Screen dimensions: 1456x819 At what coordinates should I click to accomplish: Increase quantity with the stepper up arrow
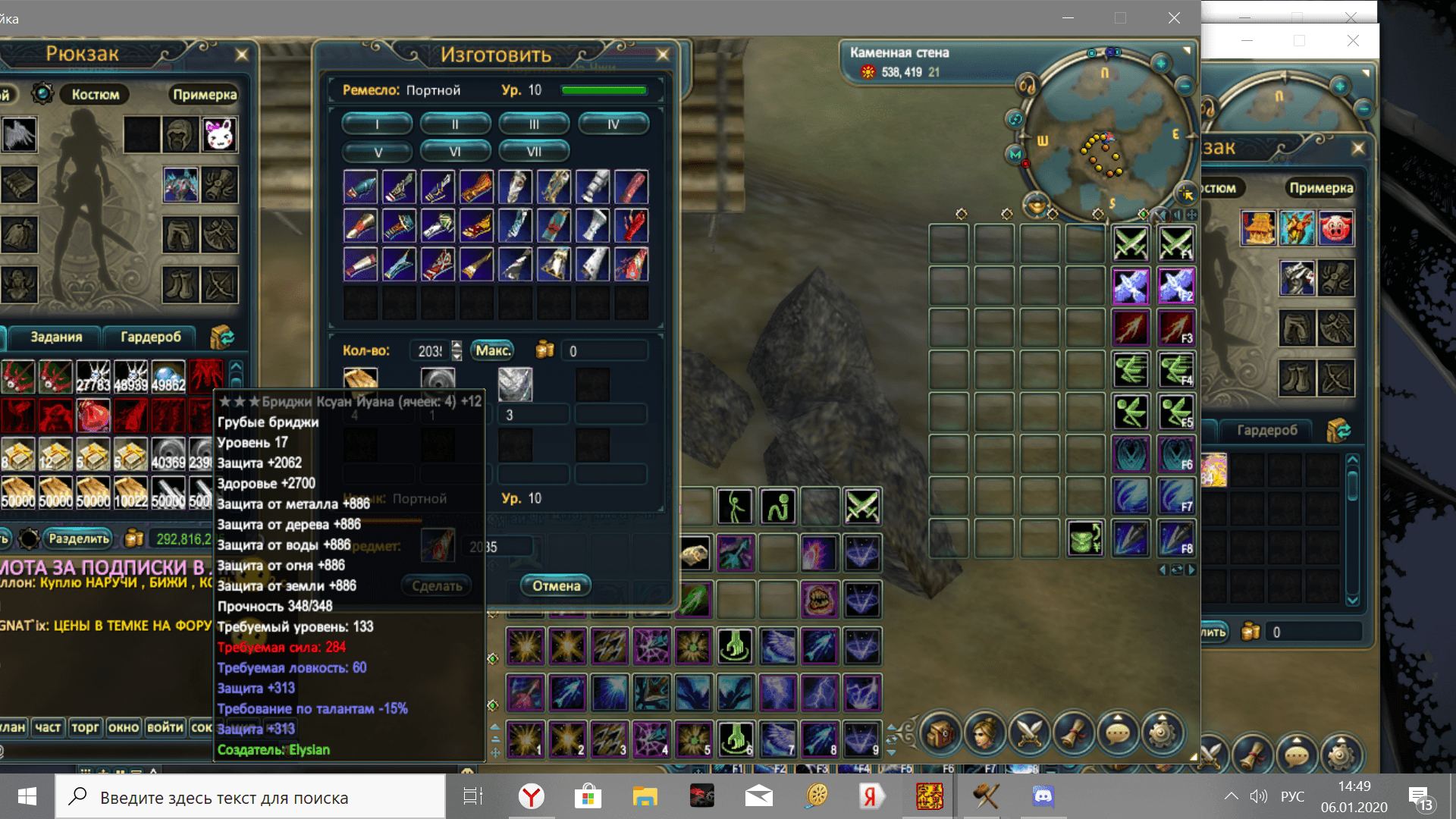456,346
